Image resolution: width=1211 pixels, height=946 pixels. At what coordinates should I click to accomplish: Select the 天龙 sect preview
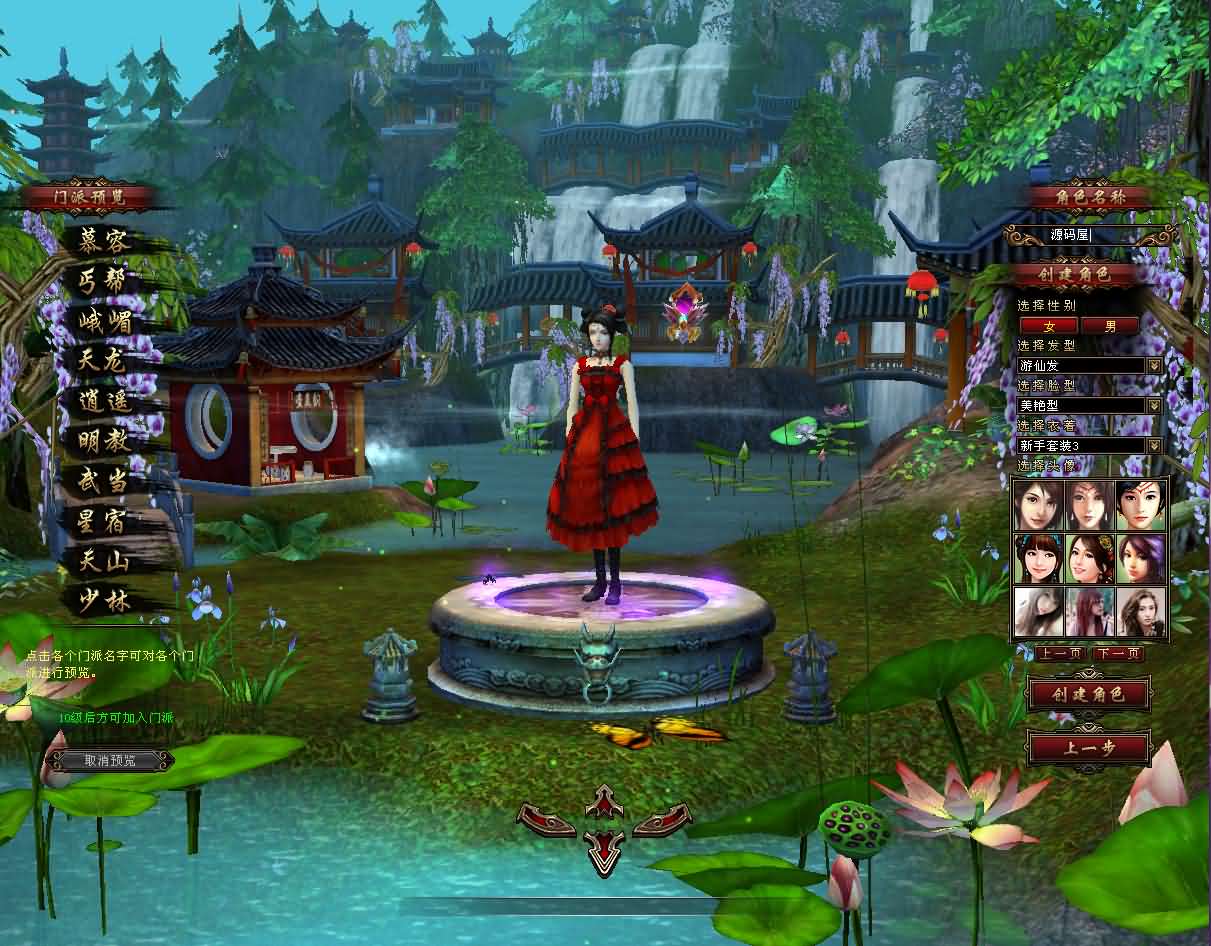coord(105,361)
